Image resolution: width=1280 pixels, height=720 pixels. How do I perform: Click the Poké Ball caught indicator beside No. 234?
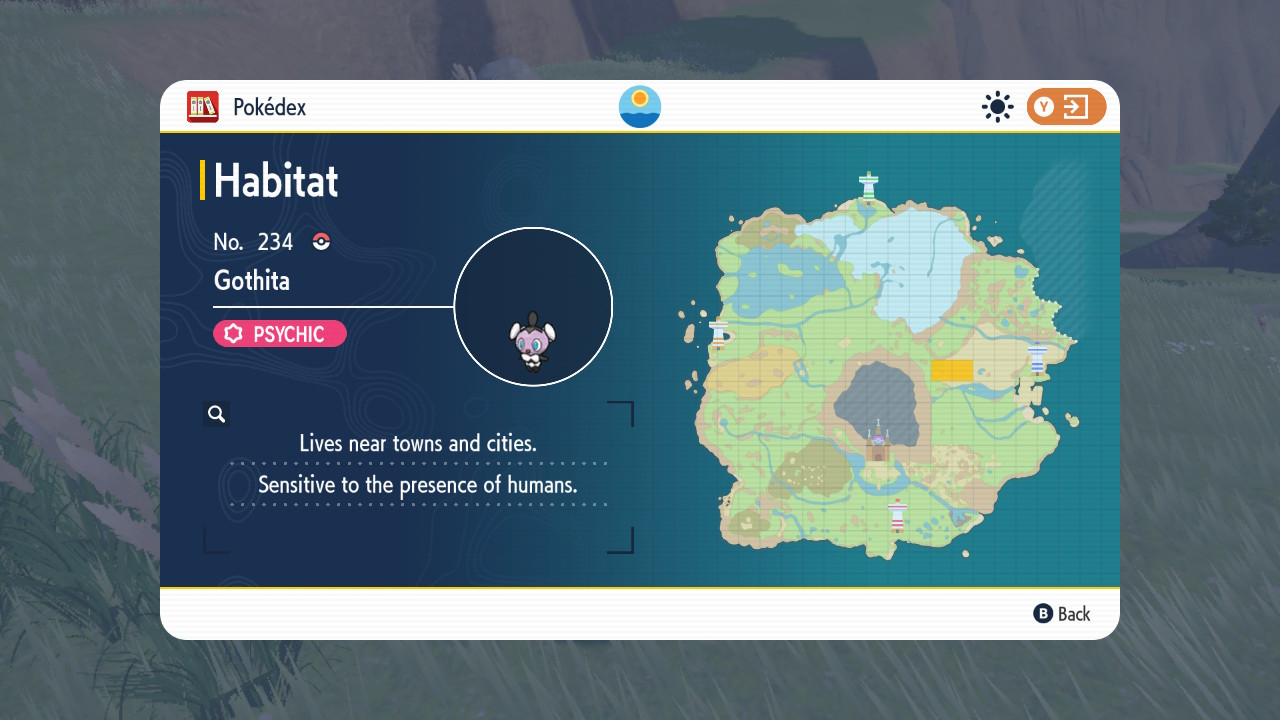[319, 241]
